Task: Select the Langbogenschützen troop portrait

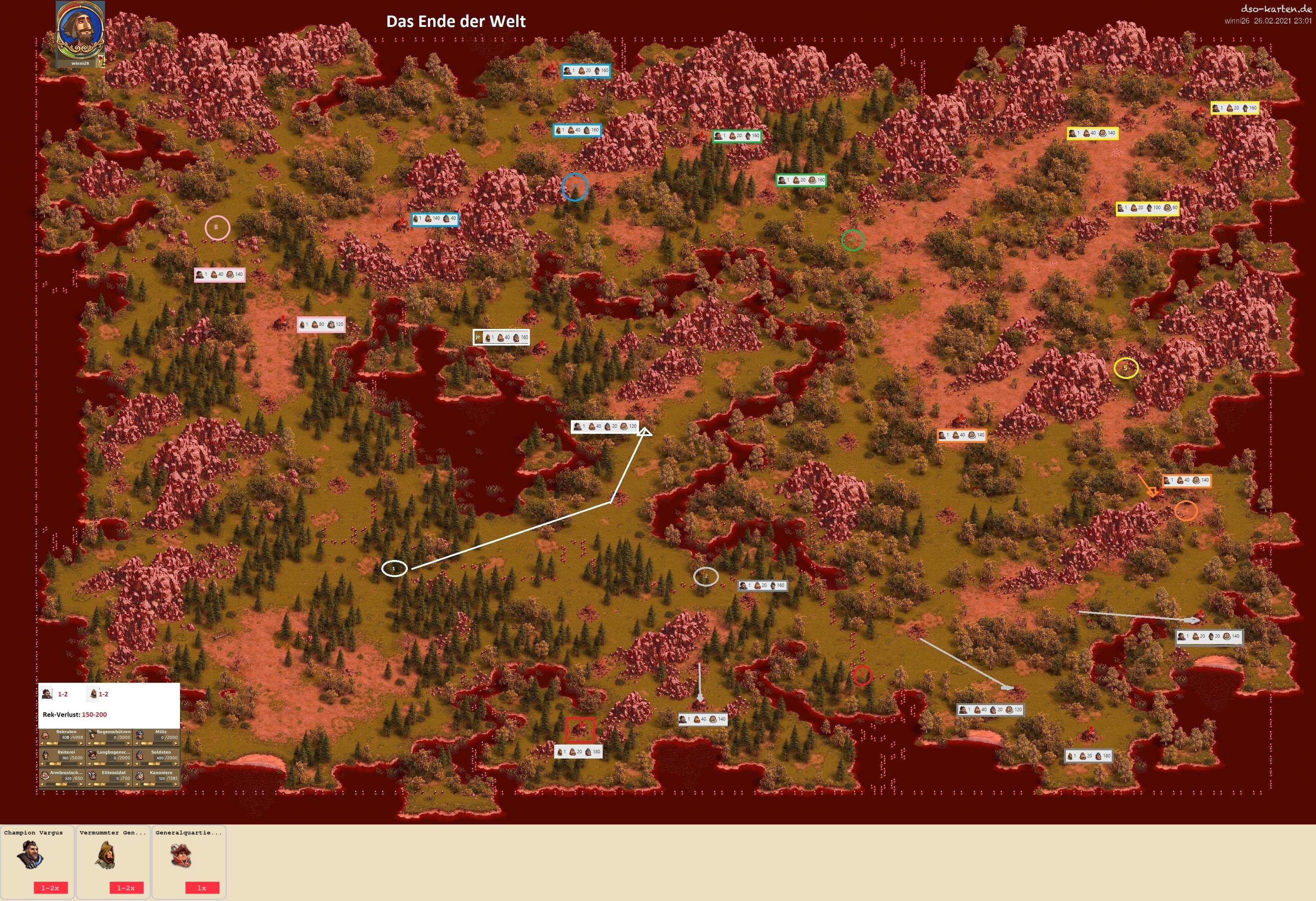Action: pyautogui.click(x=92, y=754)
